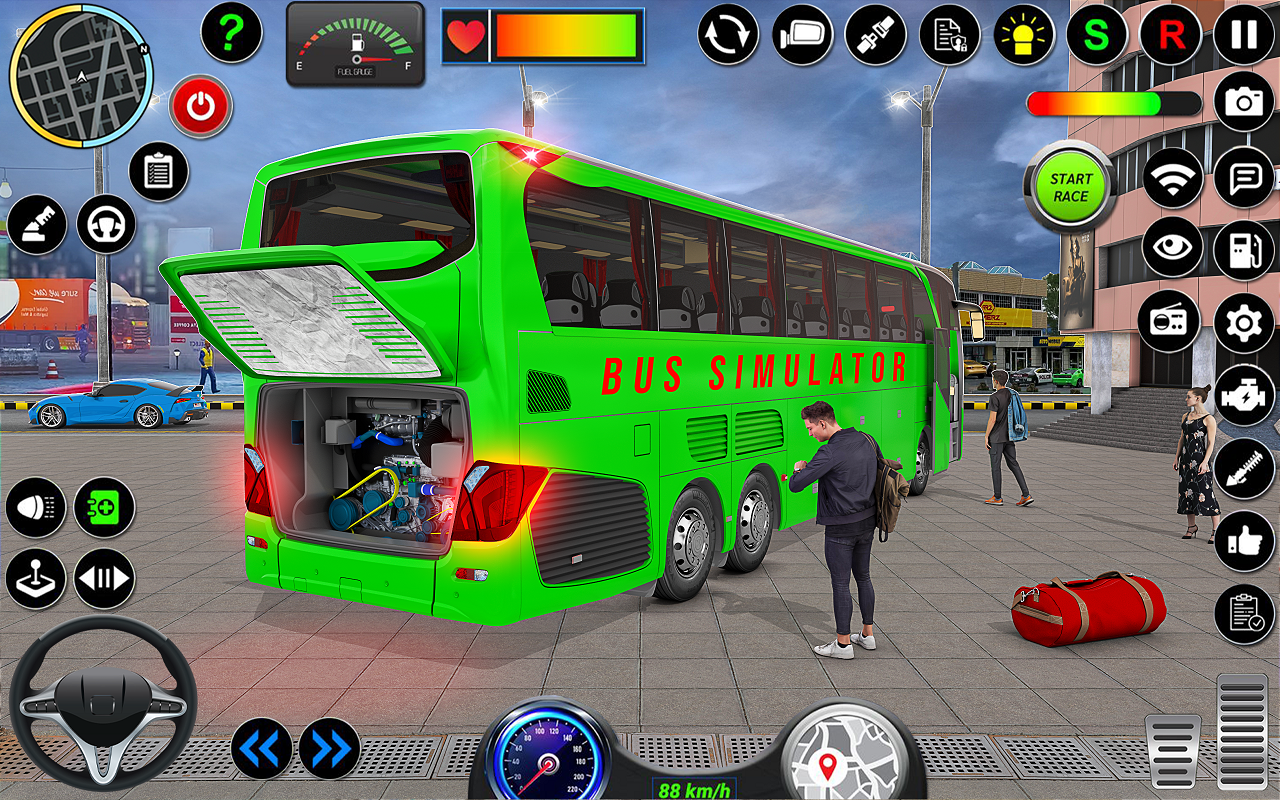Screen dimensions: 1280x800
Task: Pause the game
Action: pos(1244,34)
